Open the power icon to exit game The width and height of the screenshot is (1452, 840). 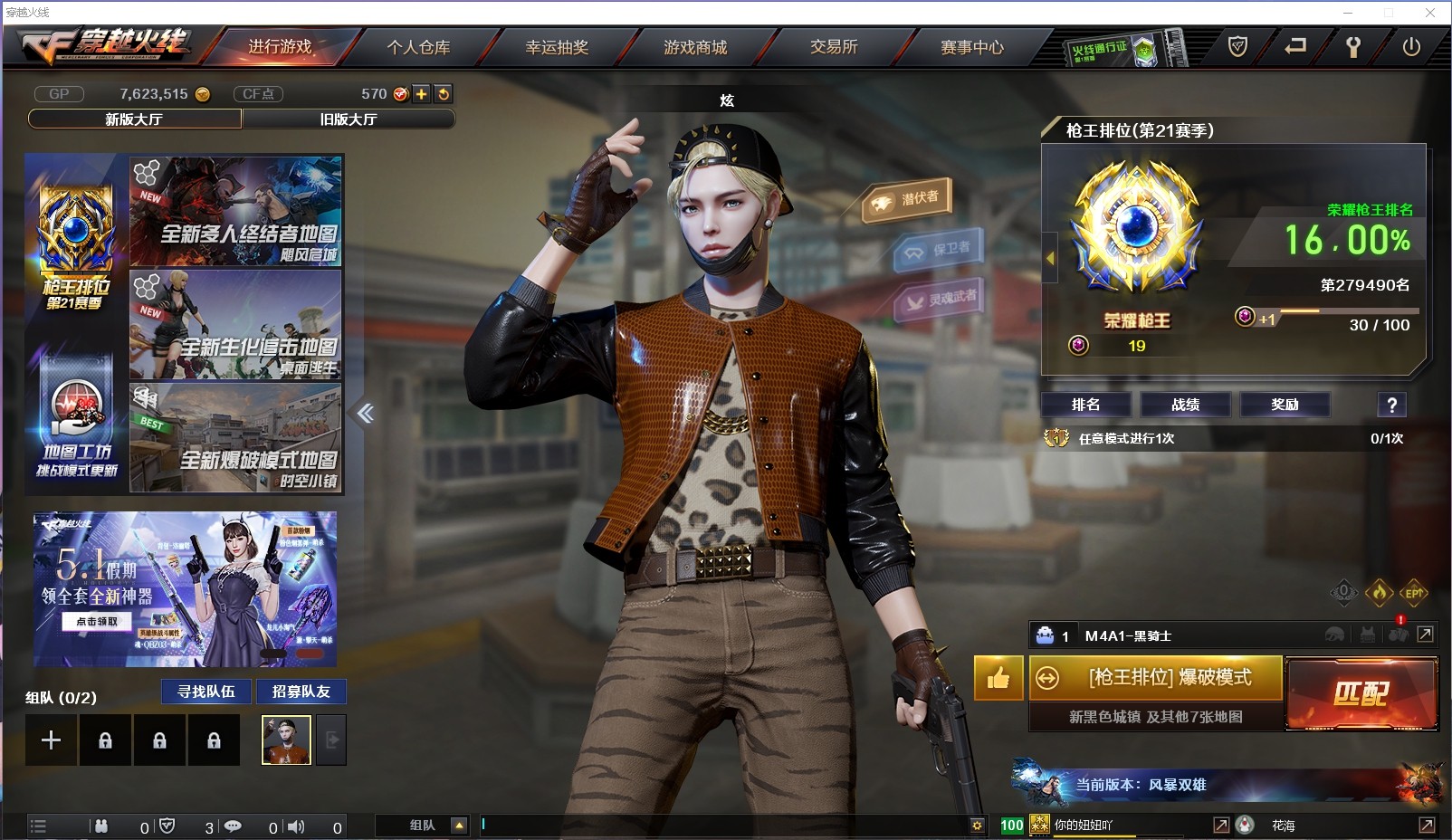click(1411, 47)
